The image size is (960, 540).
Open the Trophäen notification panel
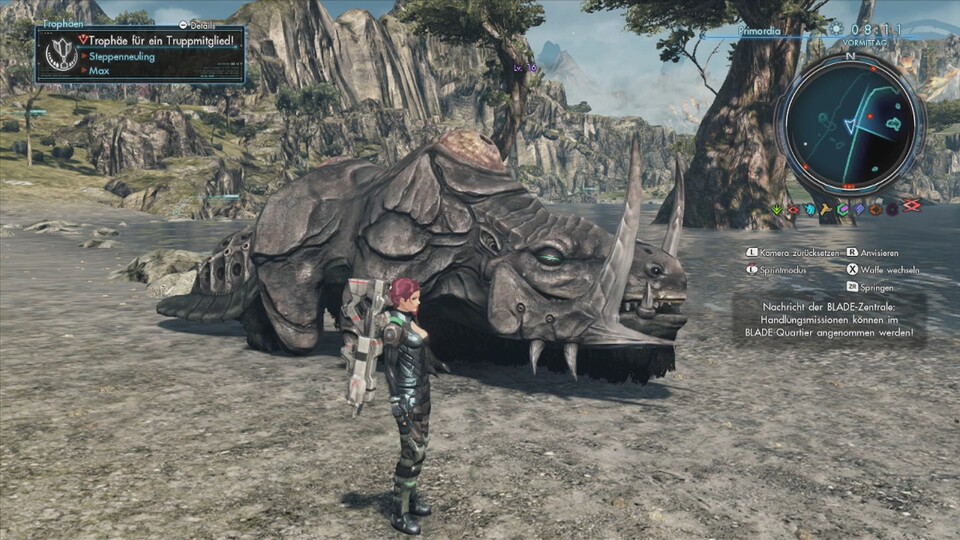tap(140, 54)
